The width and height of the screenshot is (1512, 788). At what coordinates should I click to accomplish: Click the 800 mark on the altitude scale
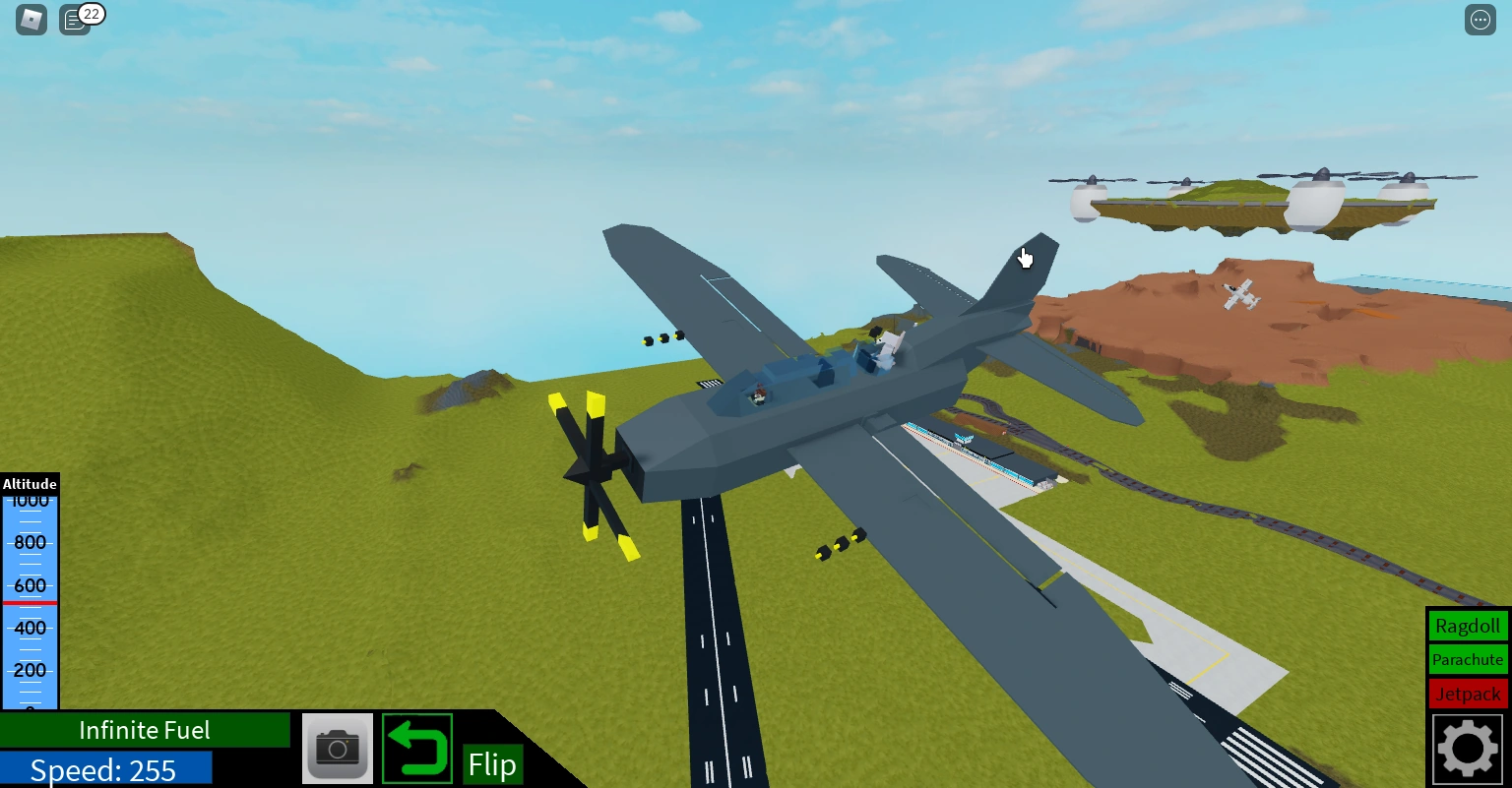(x=30, y=542)
